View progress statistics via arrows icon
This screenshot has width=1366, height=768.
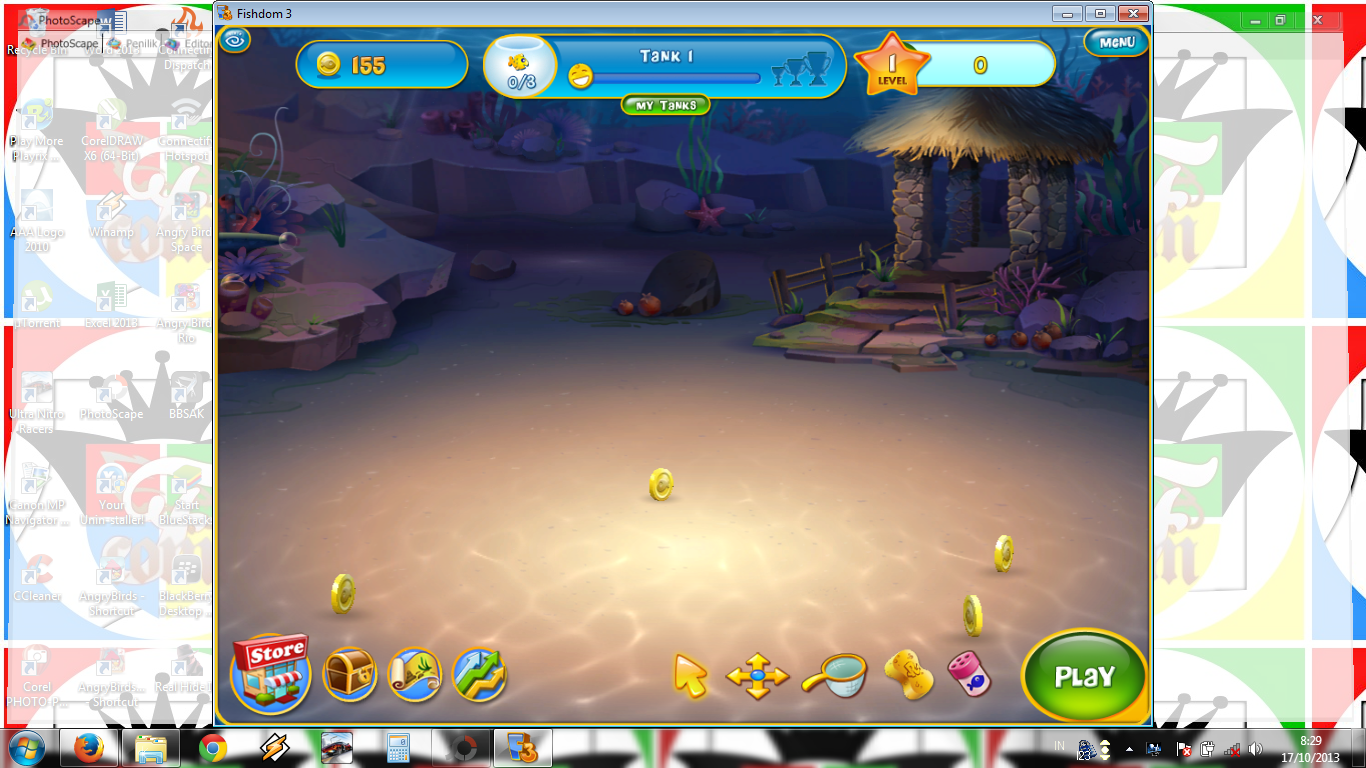479,676
